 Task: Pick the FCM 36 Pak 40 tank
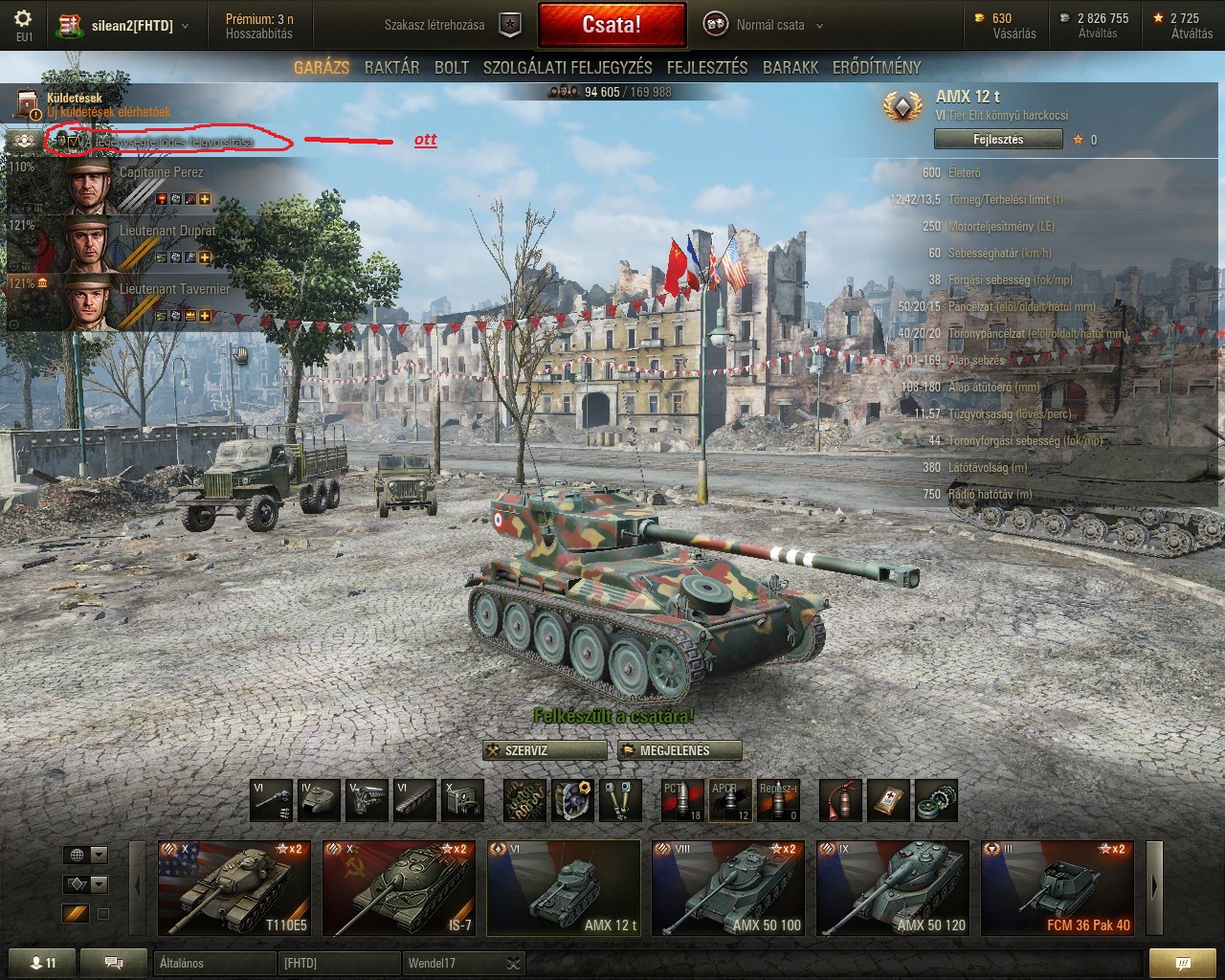(x=1058, y=888)
